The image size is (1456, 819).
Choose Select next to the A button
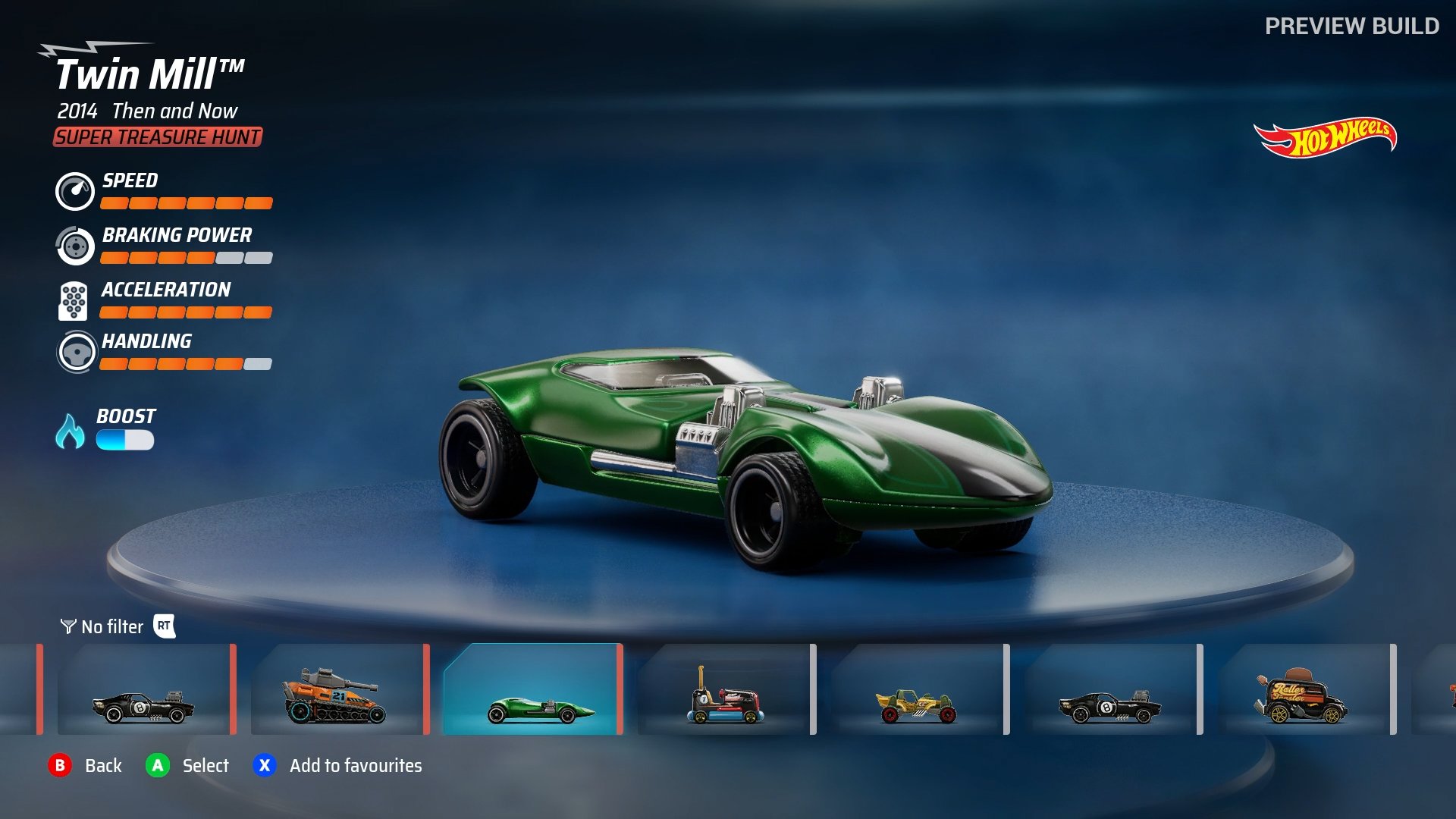pos(207,766)
